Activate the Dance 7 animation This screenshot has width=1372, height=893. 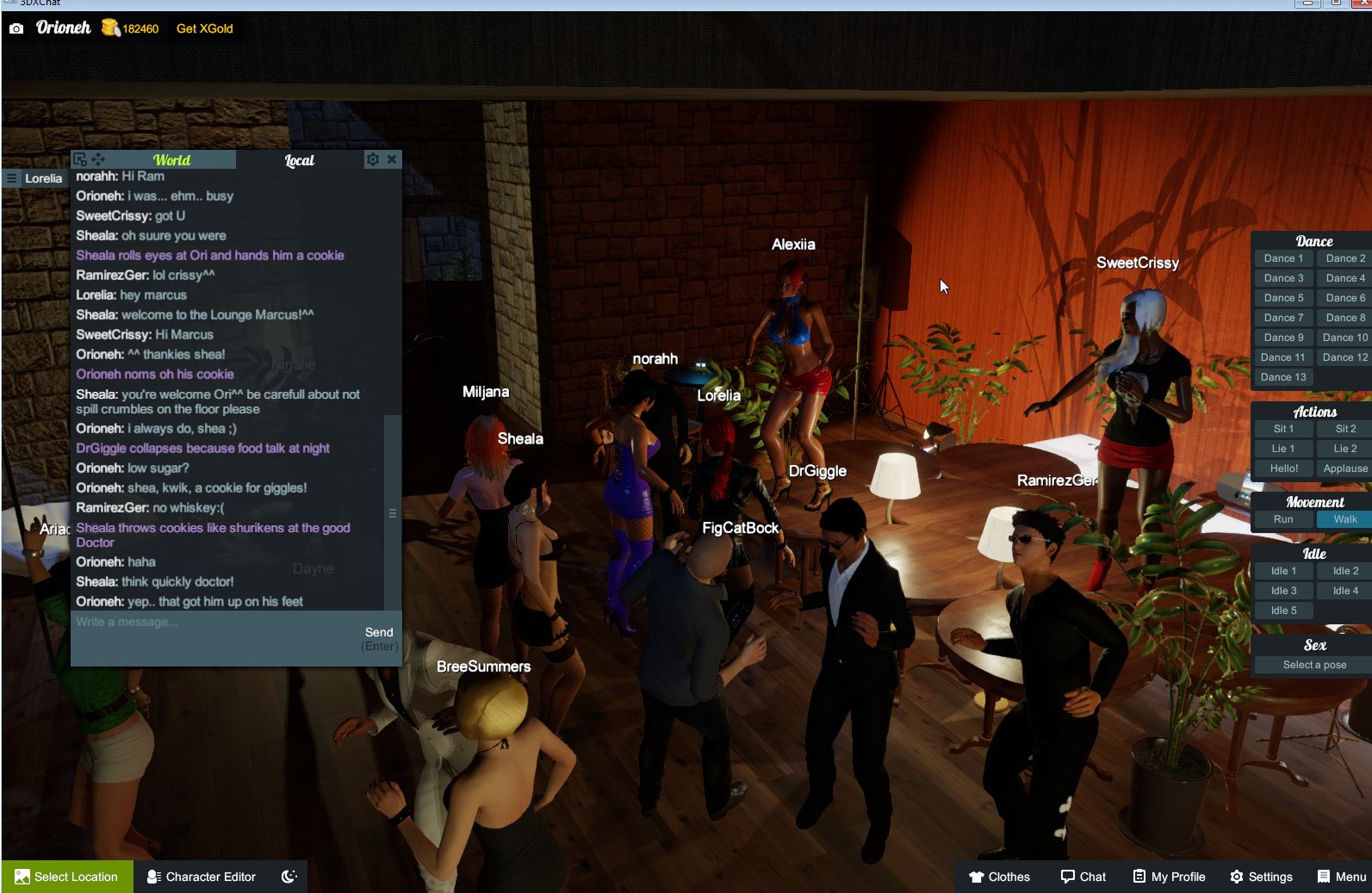point(1282,317)
